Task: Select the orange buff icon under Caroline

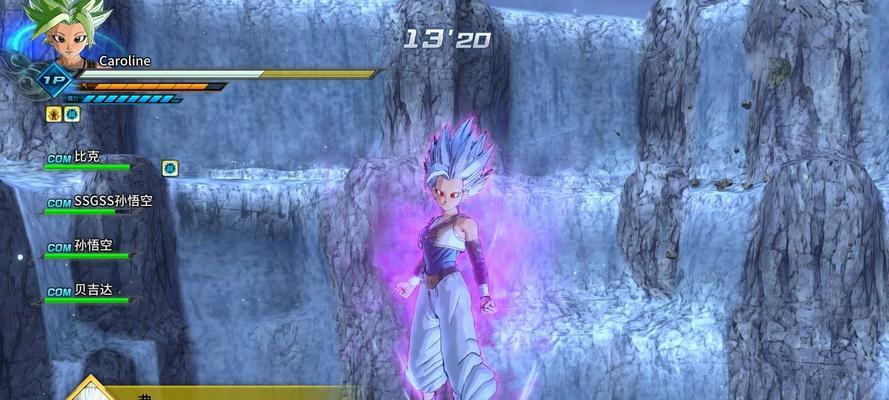Action: click(54, 114)
